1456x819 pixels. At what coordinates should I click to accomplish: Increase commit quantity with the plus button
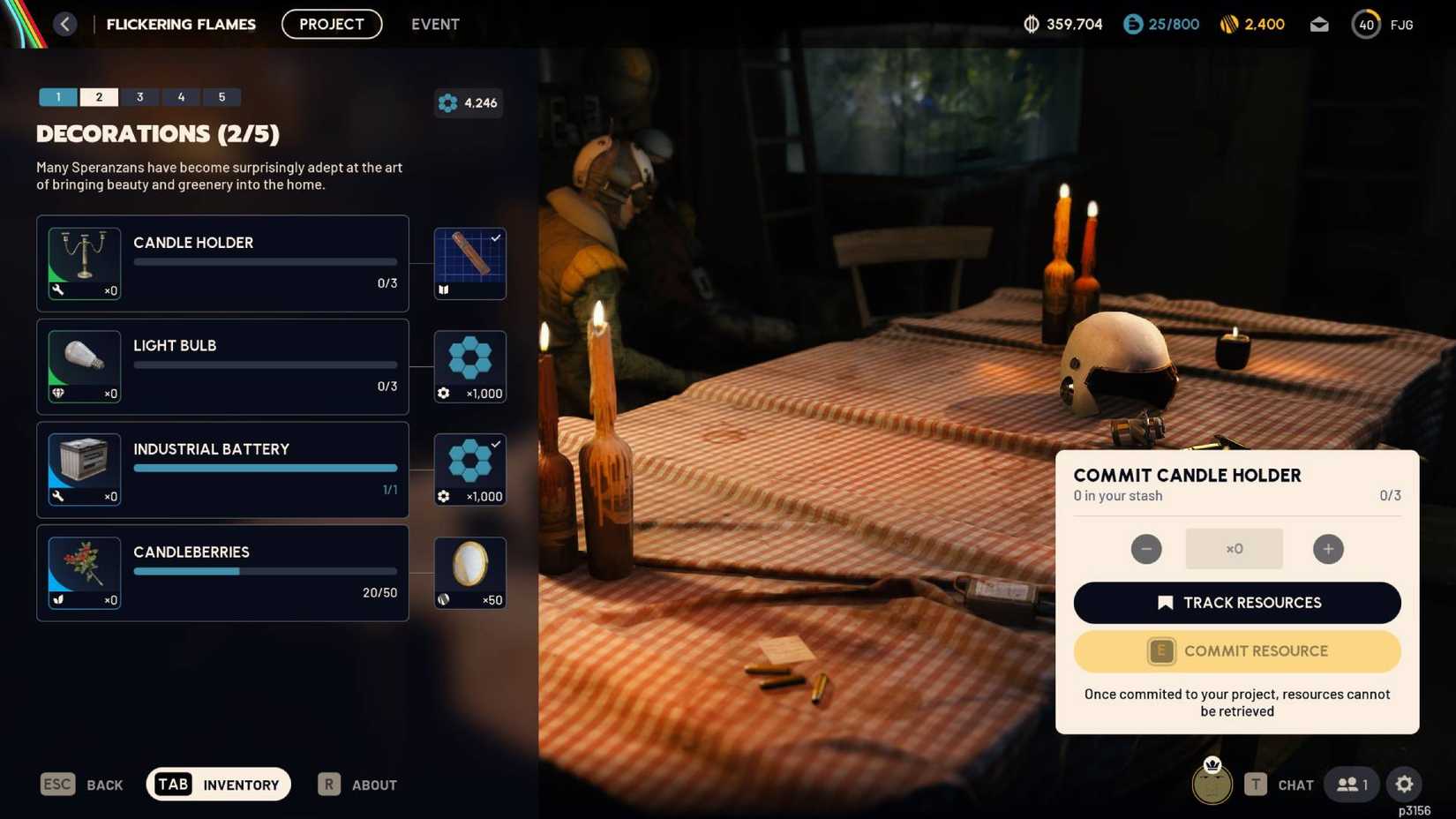tap(1328, 548)
